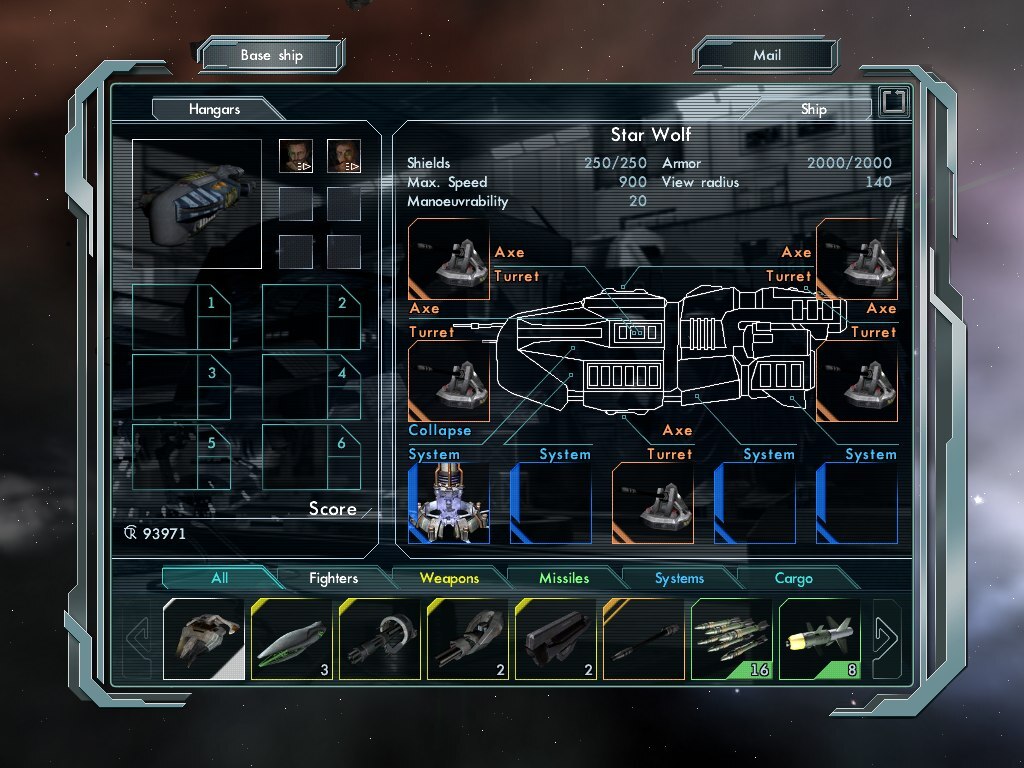Screen dimensions: 1024x768
Task: Choose hangar slot number 4
Action: pos(311,388)
